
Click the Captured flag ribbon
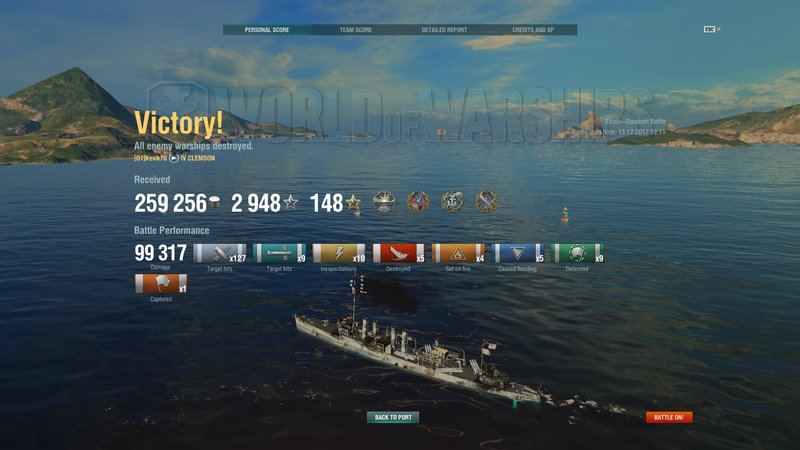coord(160,283)
